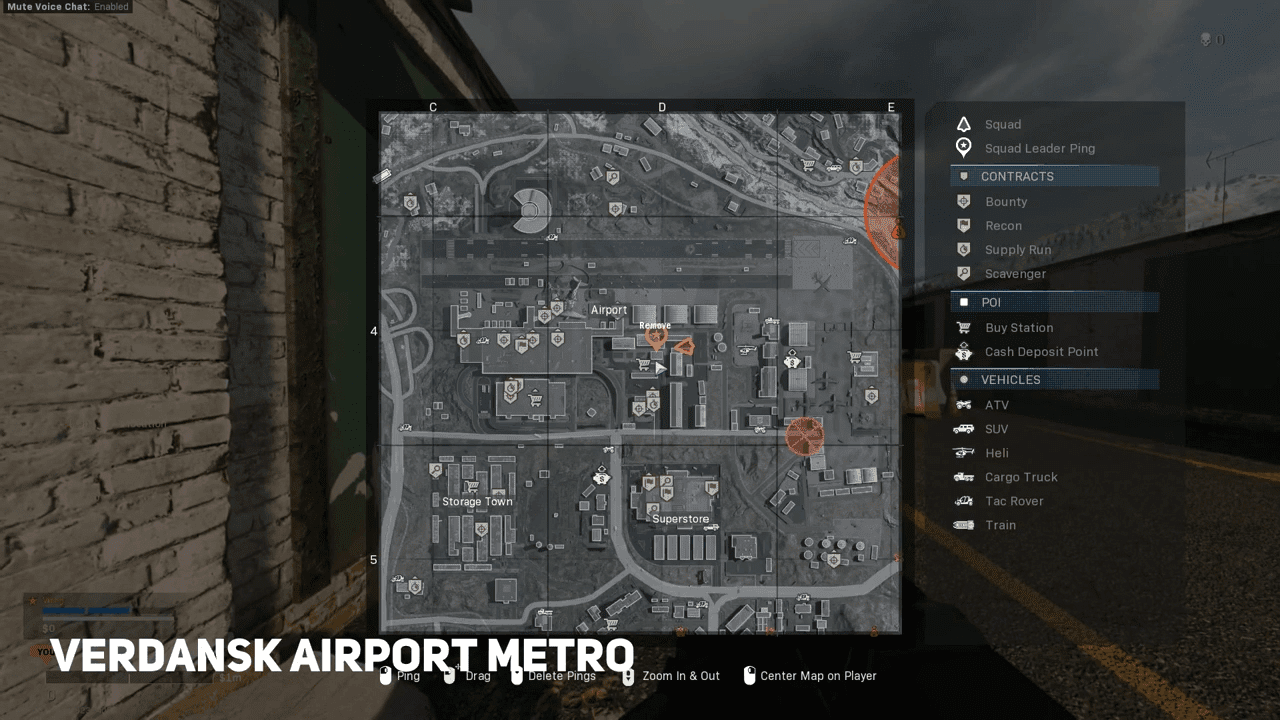1280x720 pixels.
Task: Click the Cash Deposit marker east of Airport
Action: (x=793, y=362)
